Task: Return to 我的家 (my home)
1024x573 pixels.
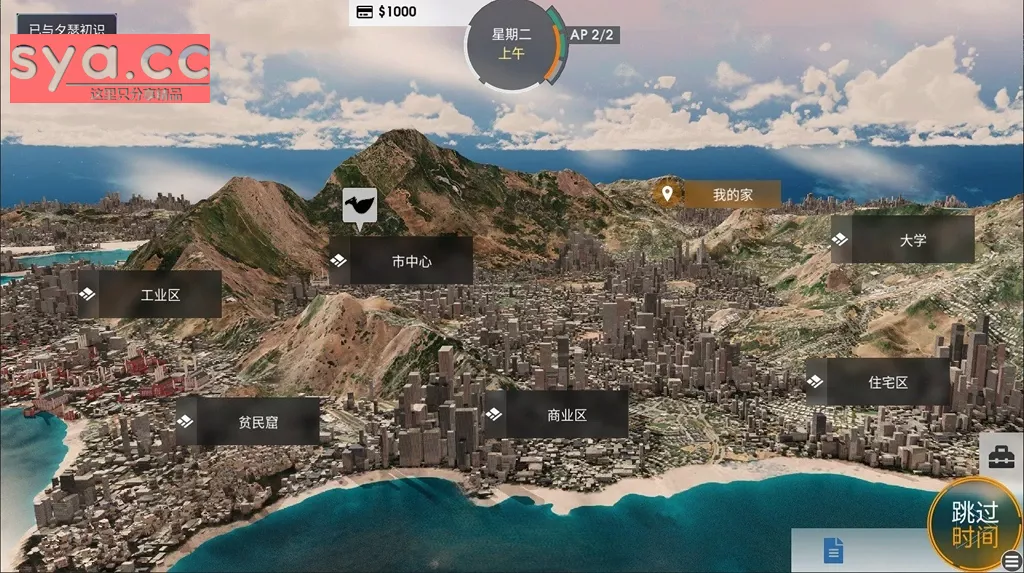Action: point(718,195)
